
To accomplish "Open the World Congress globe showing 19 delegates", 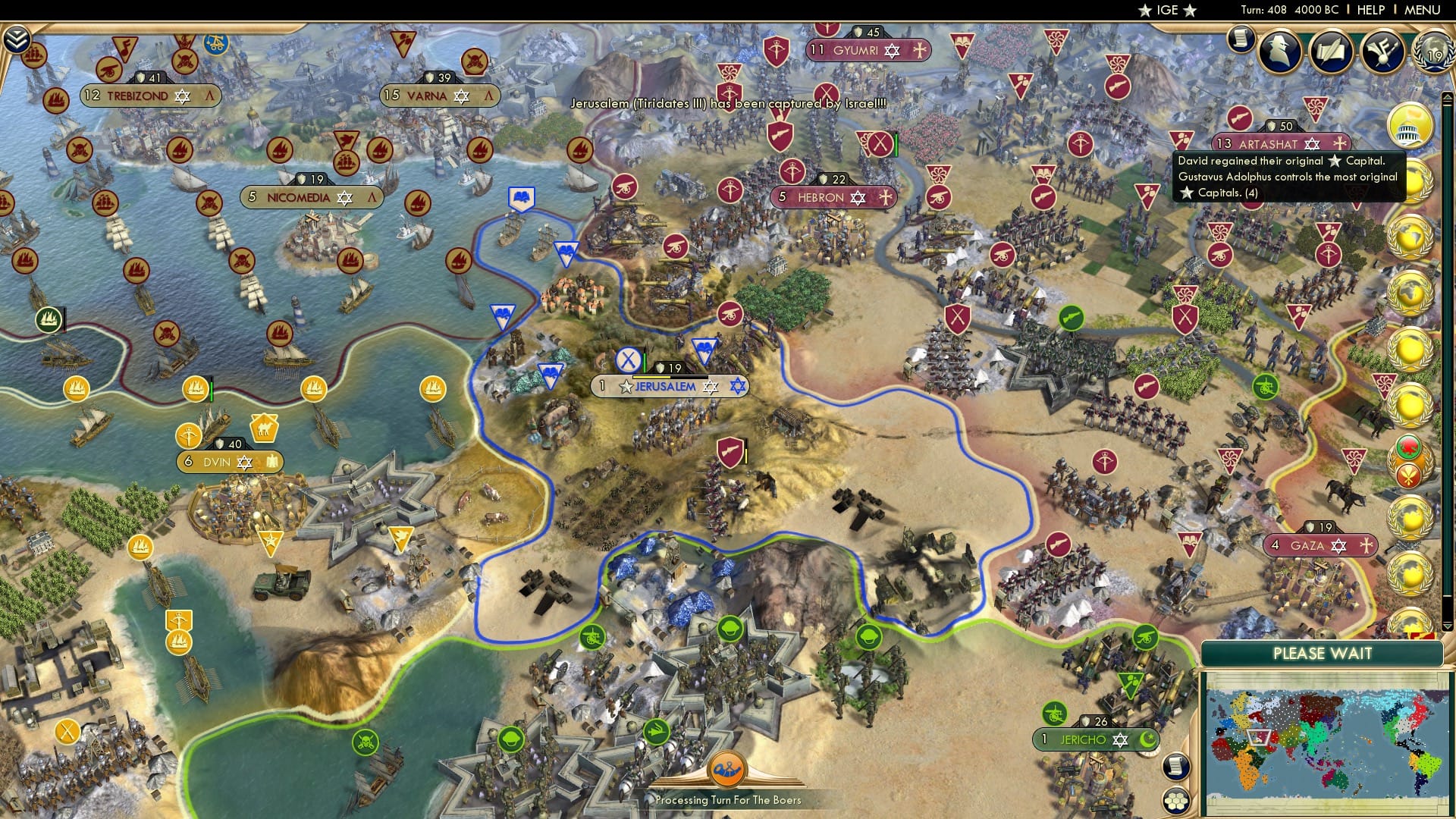I will (x=1431, y=52).
